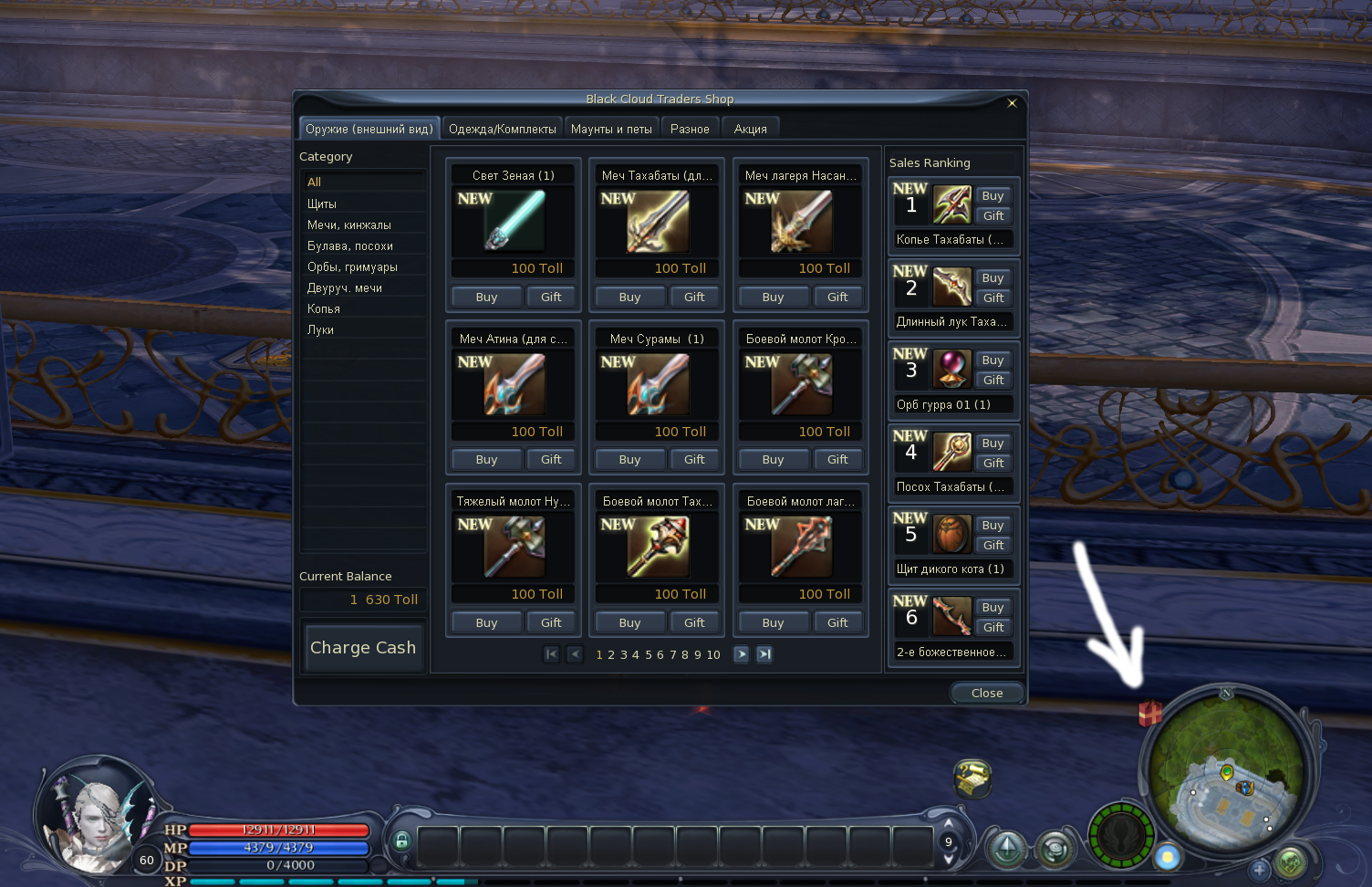1372x887 pixels.
Task: Select the Свет Зеная glowing sword thumbnail
Action: [x=514, y=221]
